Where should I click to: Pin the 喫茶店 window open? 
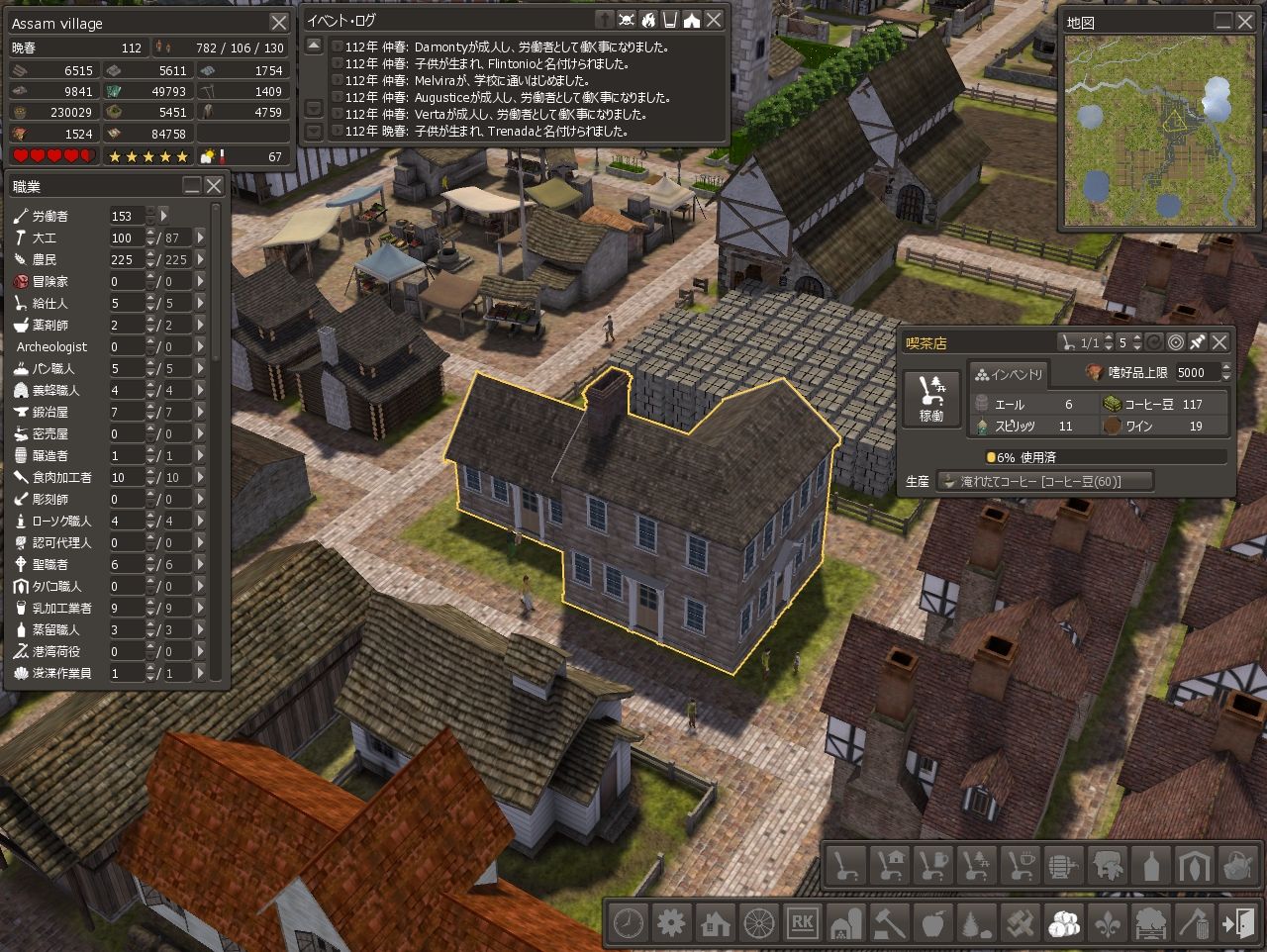click(x=1196, y=342)
